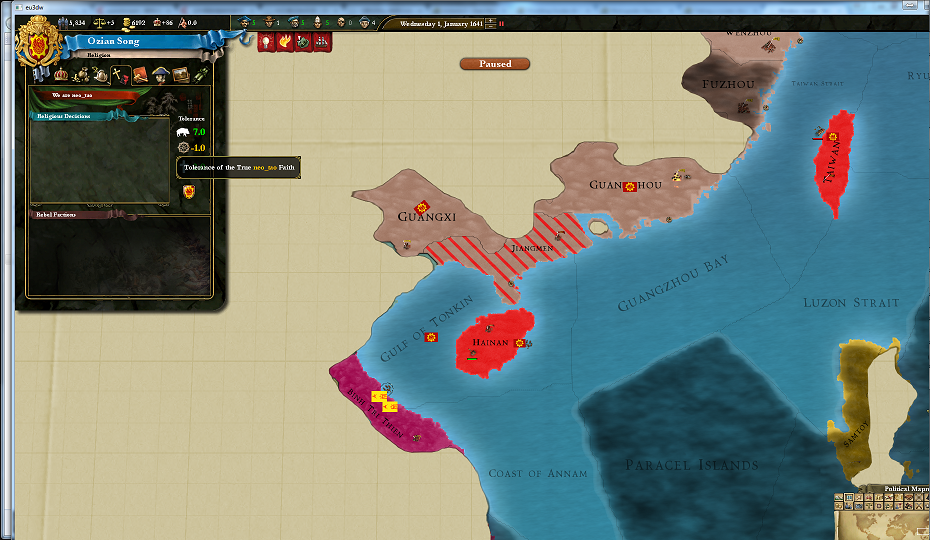Open the landscape painting tab
The height and width of the screenshot is (540, 930).
click(181, 75)
